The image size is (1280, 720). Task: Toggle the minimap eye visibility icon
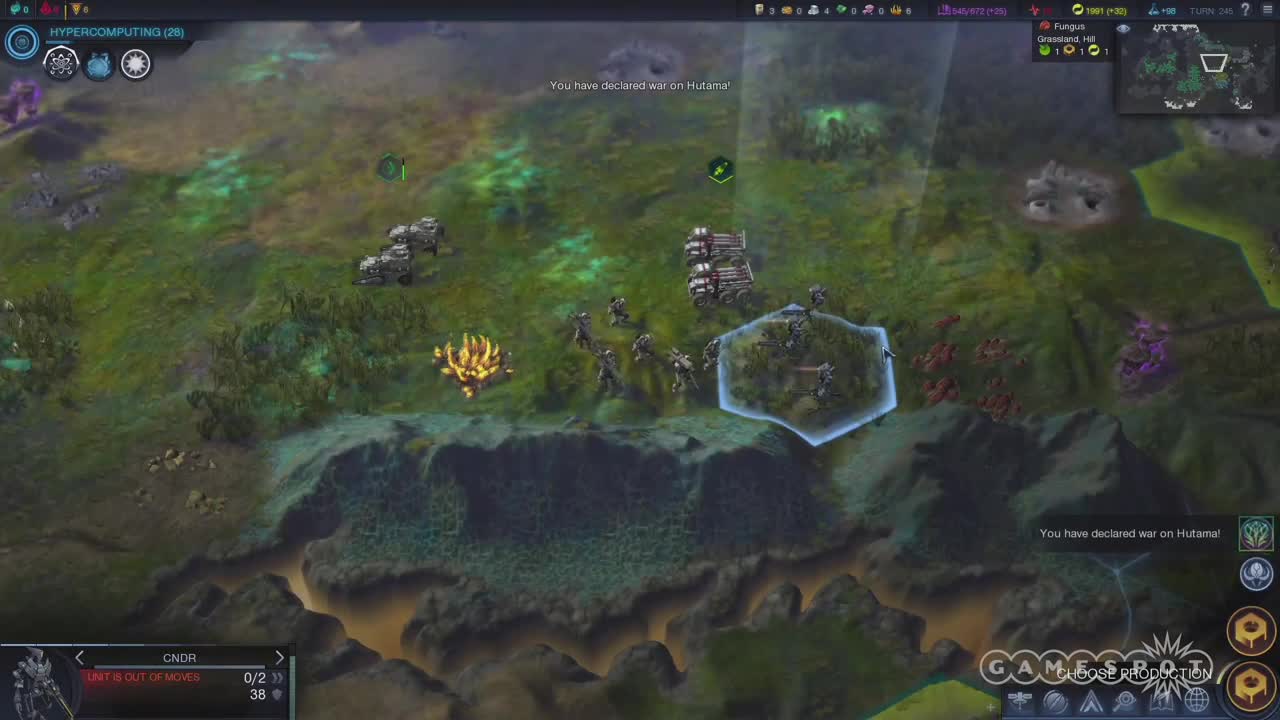click(x=1123, y=28)
